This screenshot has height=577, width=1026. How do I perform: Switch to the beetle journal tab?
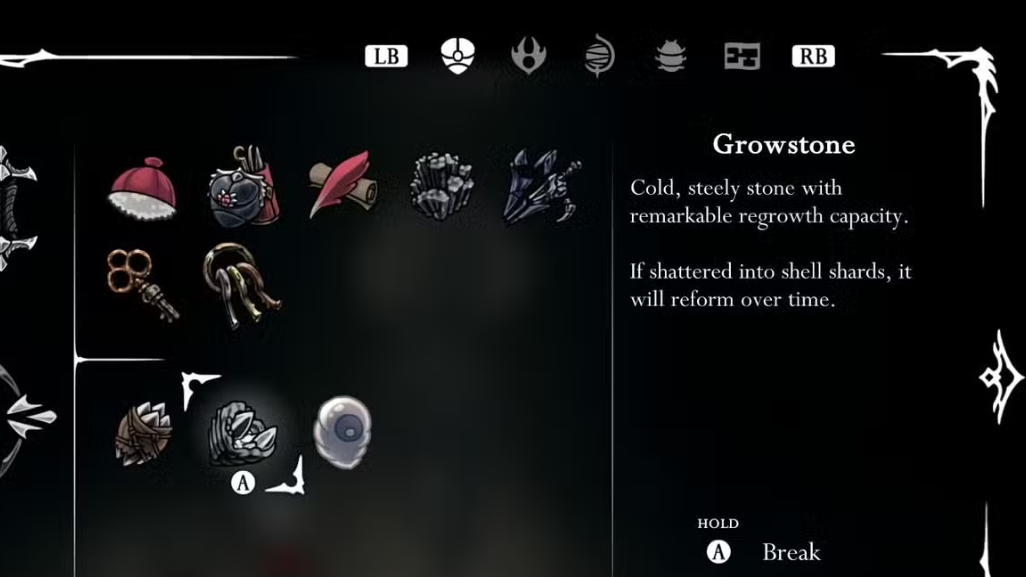tap(670, 56)
